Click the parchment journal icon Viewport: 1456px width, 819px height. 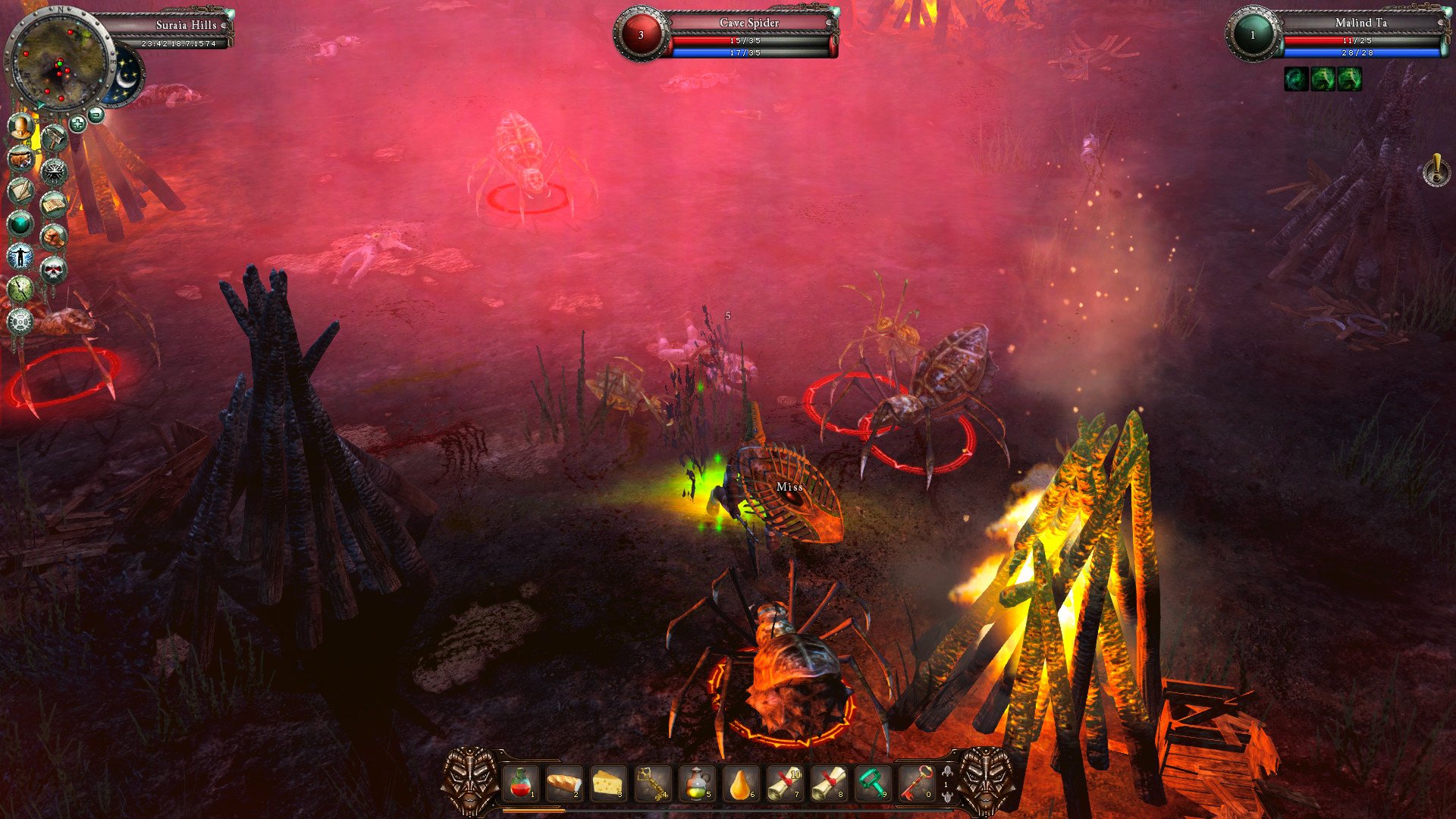point(20,191)
